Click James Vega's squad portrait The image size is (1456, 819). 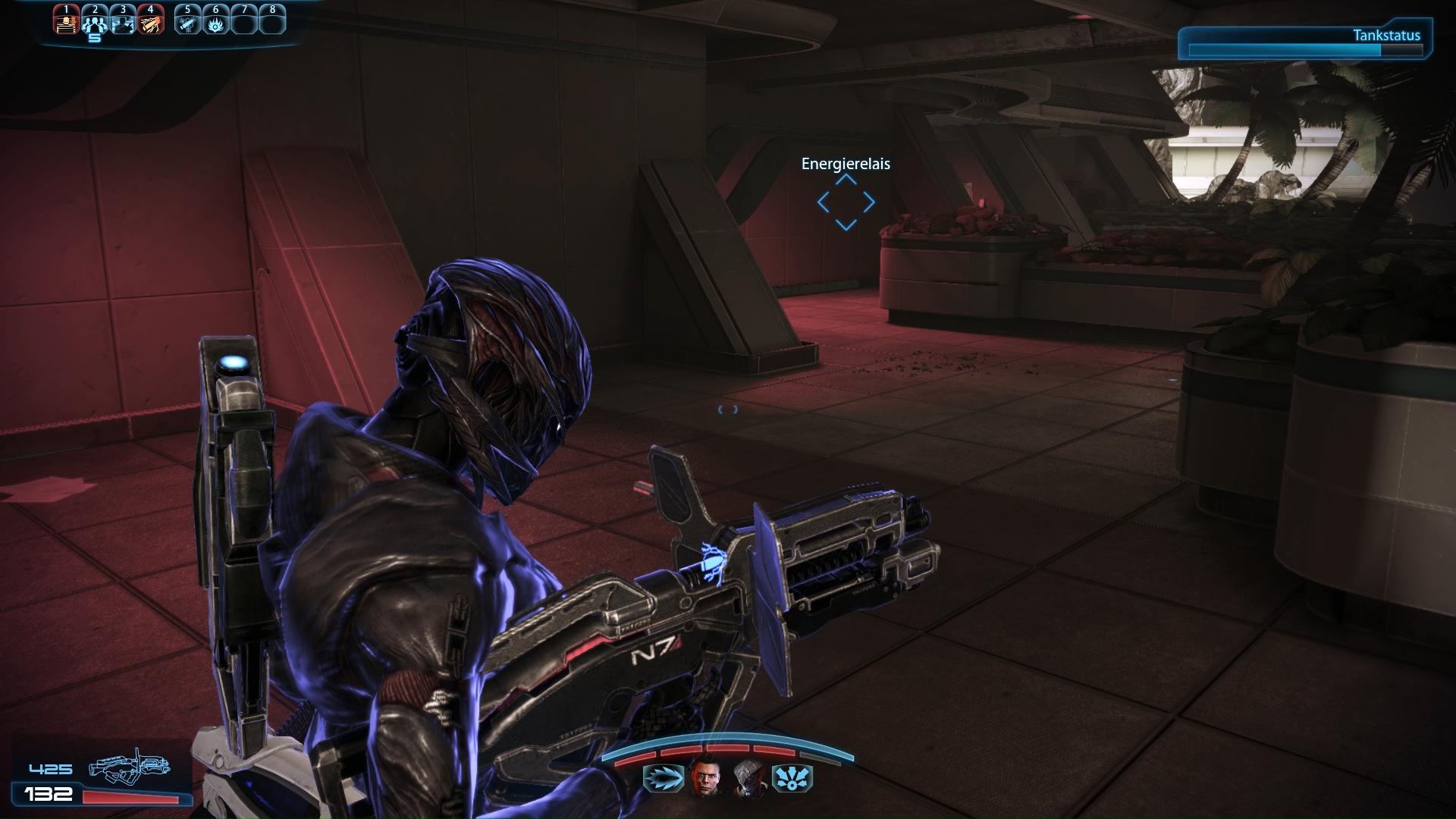point(705,779)
